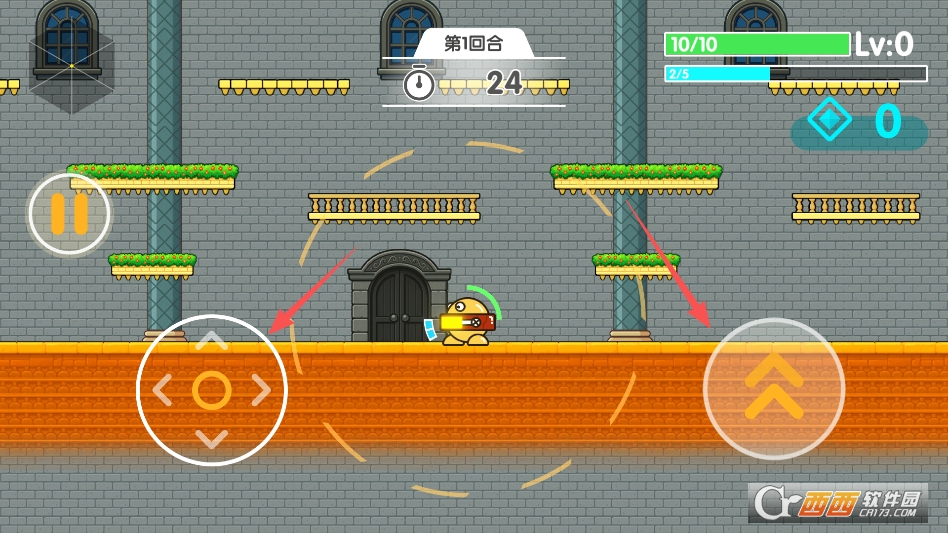Tap the joystick's left arrow
The image size is (948, 533).
[162, 390]
